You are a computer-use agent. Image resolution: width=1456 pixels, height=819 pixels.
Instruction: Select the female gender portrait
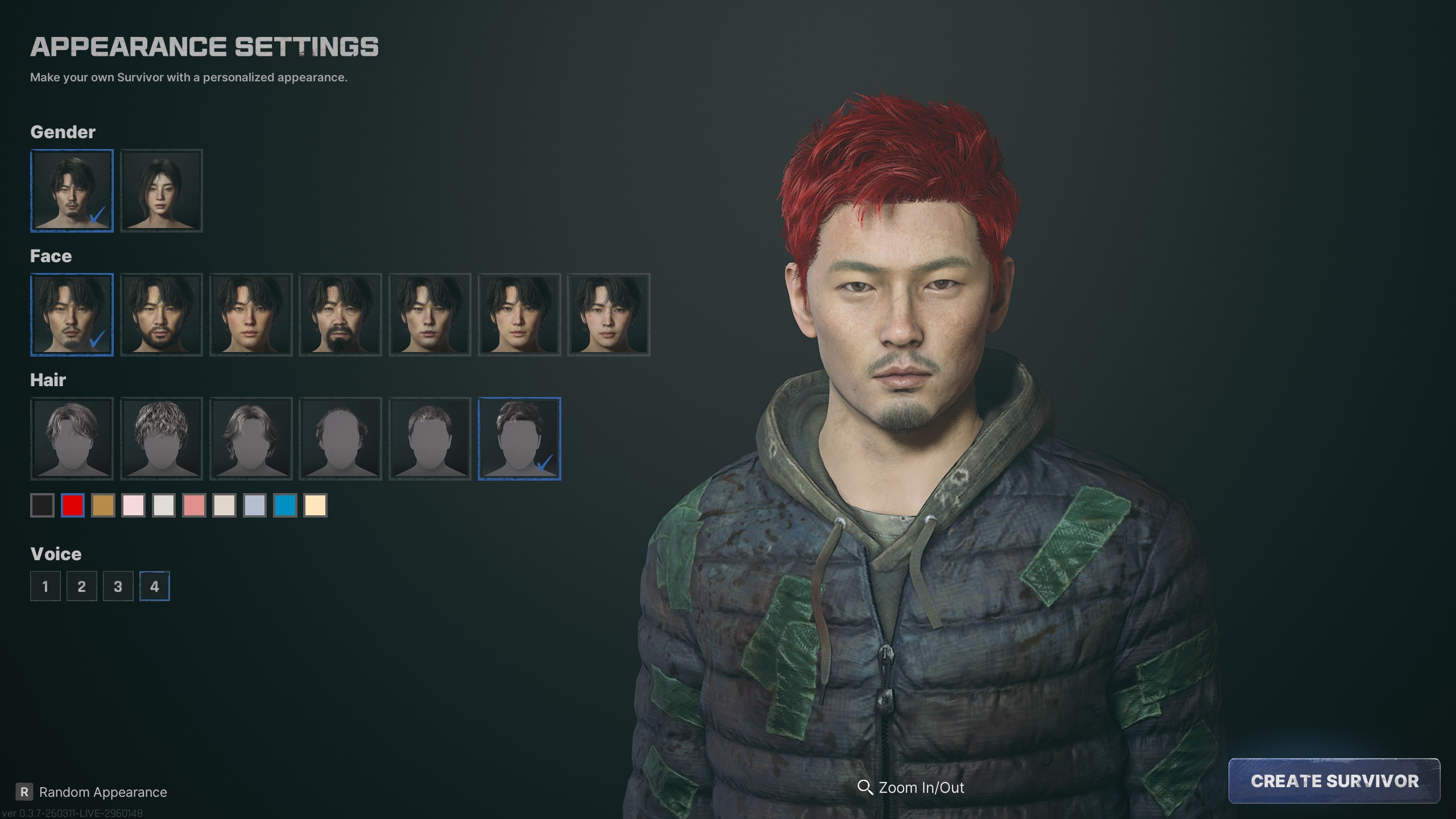(162, 191)
